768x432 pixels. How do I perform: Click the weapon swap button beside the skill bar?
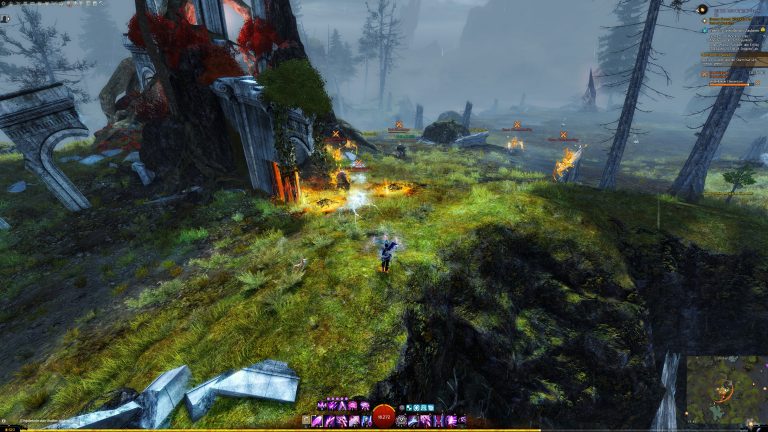[306, 421]
